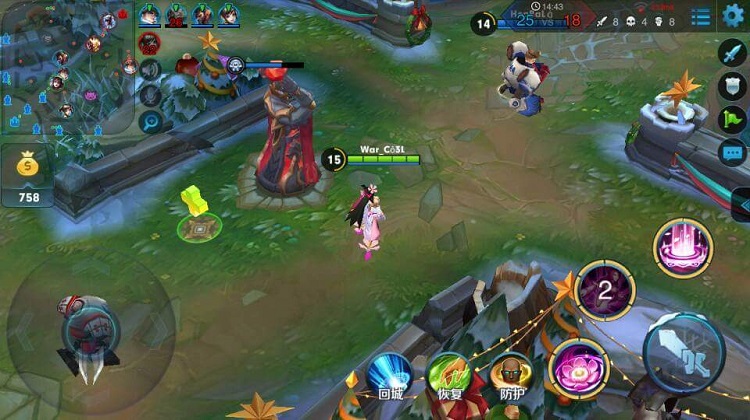750x420 pixels.
Task: Use the 回城 recall spell
Action: [389, 375]
